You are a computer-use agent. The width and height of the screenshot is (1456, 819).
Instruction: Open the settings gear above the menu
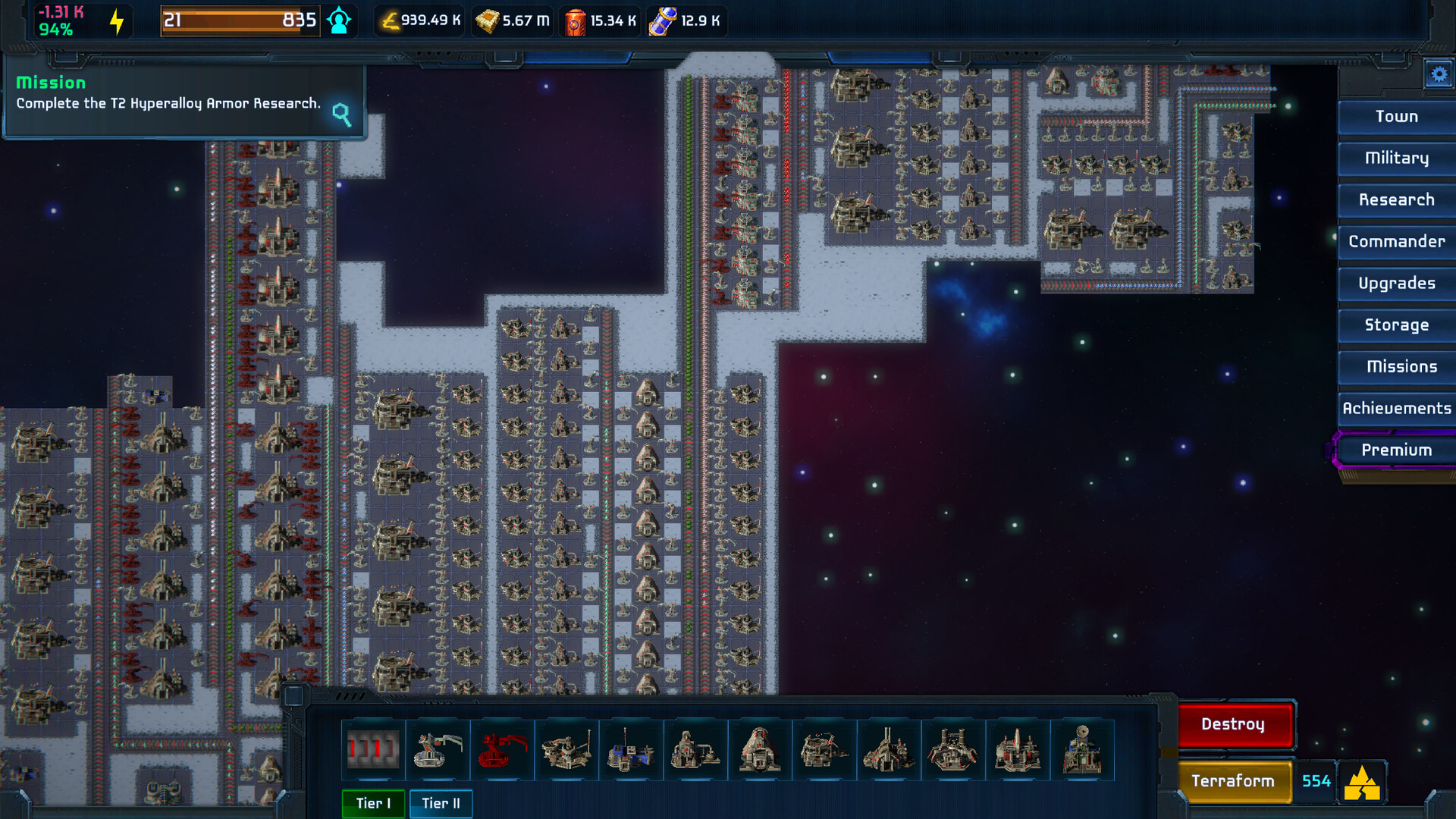pos(1439,74)
